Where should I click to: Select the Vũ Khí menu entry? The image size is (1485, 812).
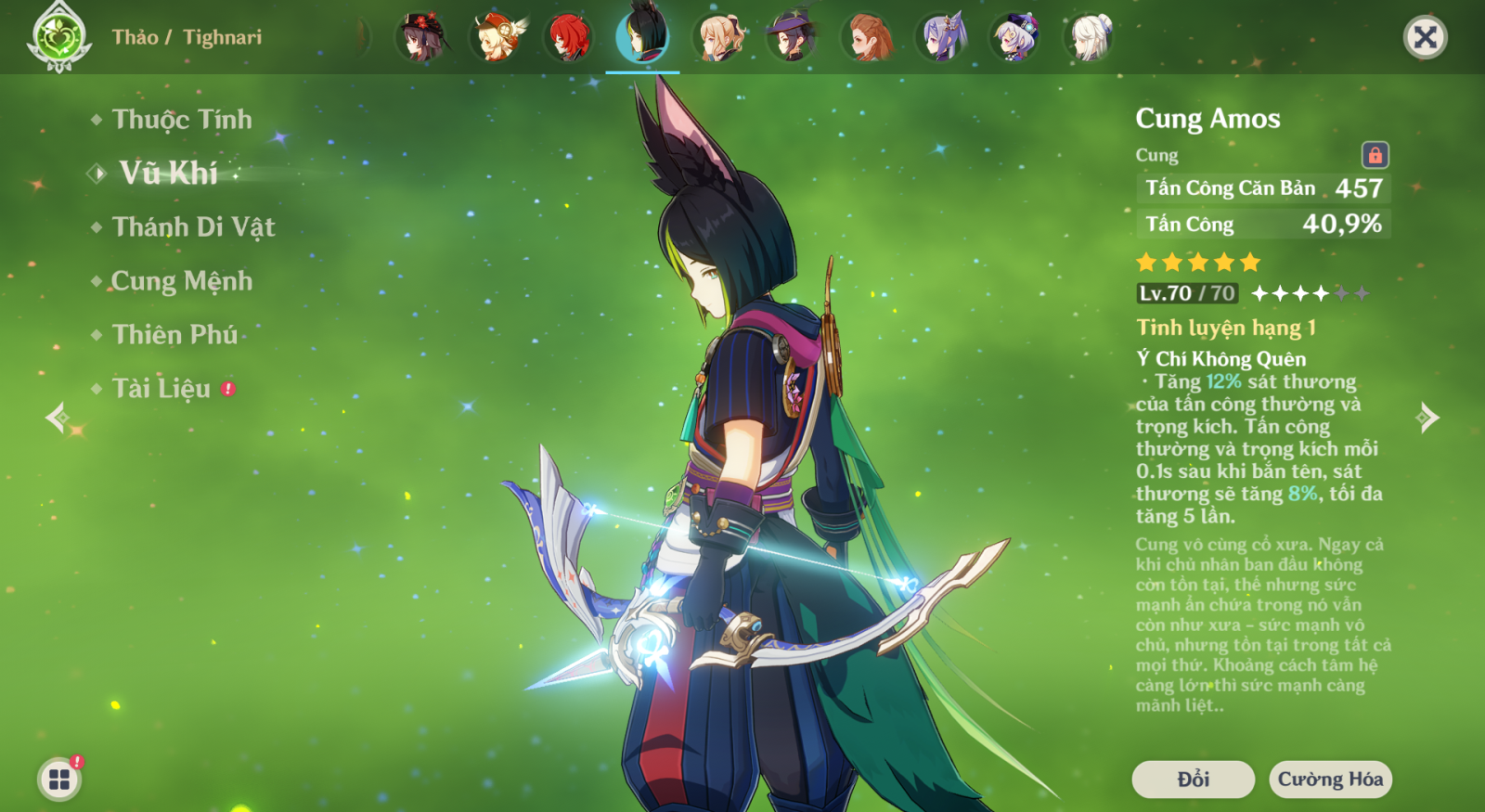click(168, 174)
